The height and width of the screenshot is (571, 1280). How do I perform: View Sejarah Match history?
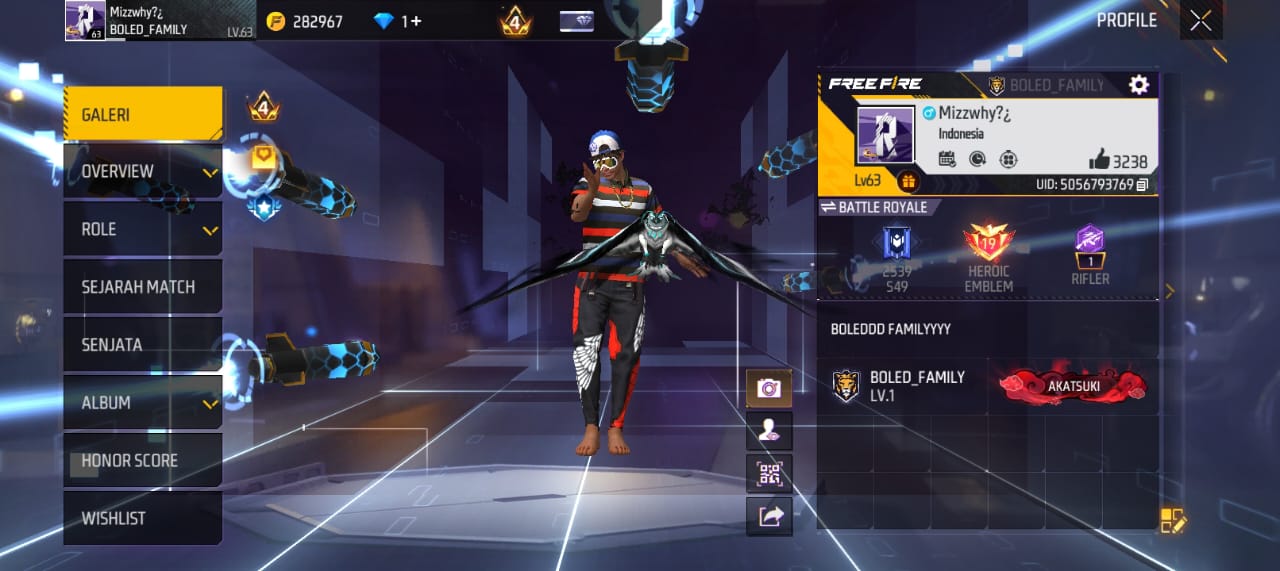click(x=143, y=287)
